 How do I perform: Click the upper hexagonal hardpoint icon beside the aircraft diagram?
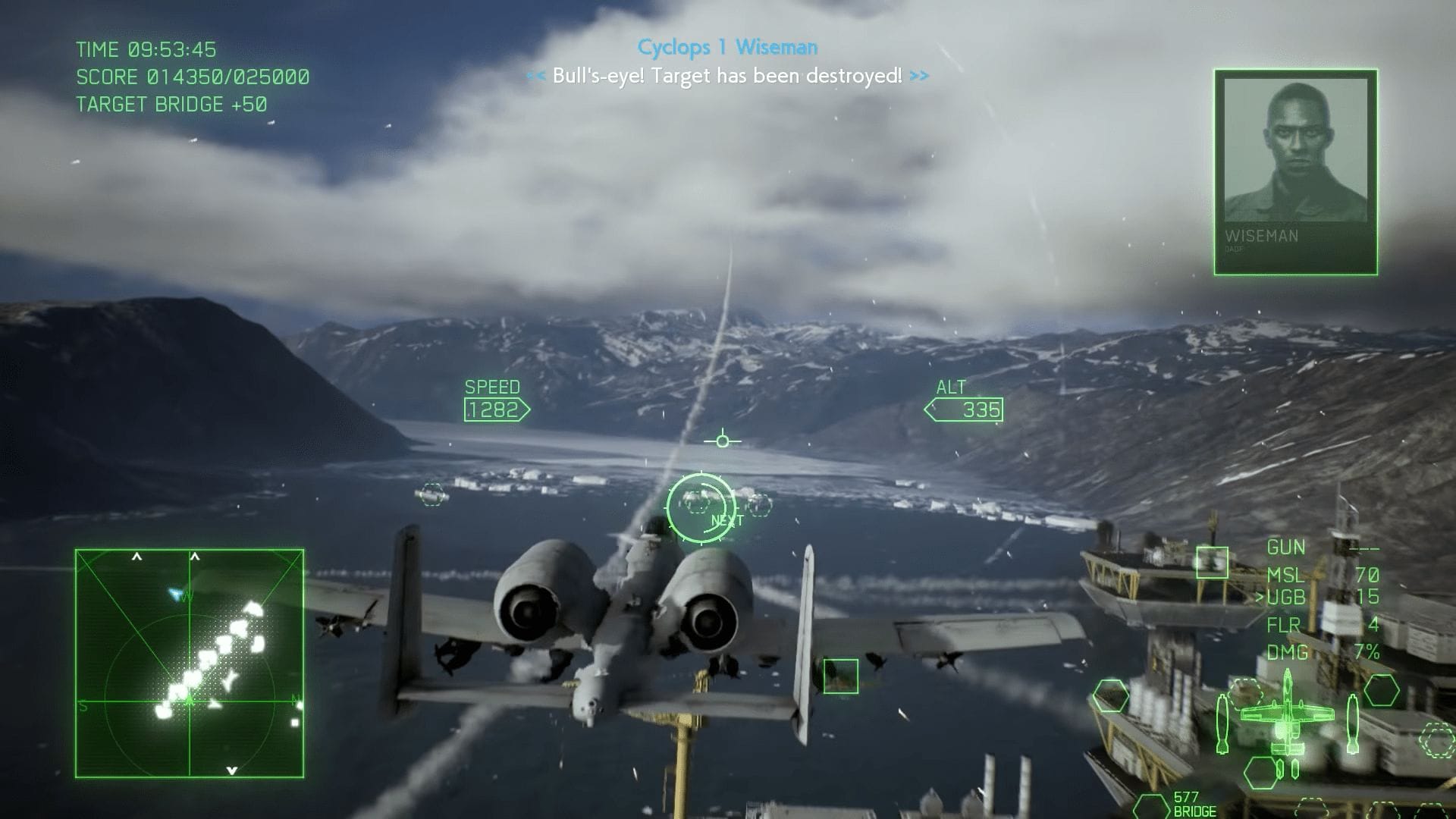1380,690
